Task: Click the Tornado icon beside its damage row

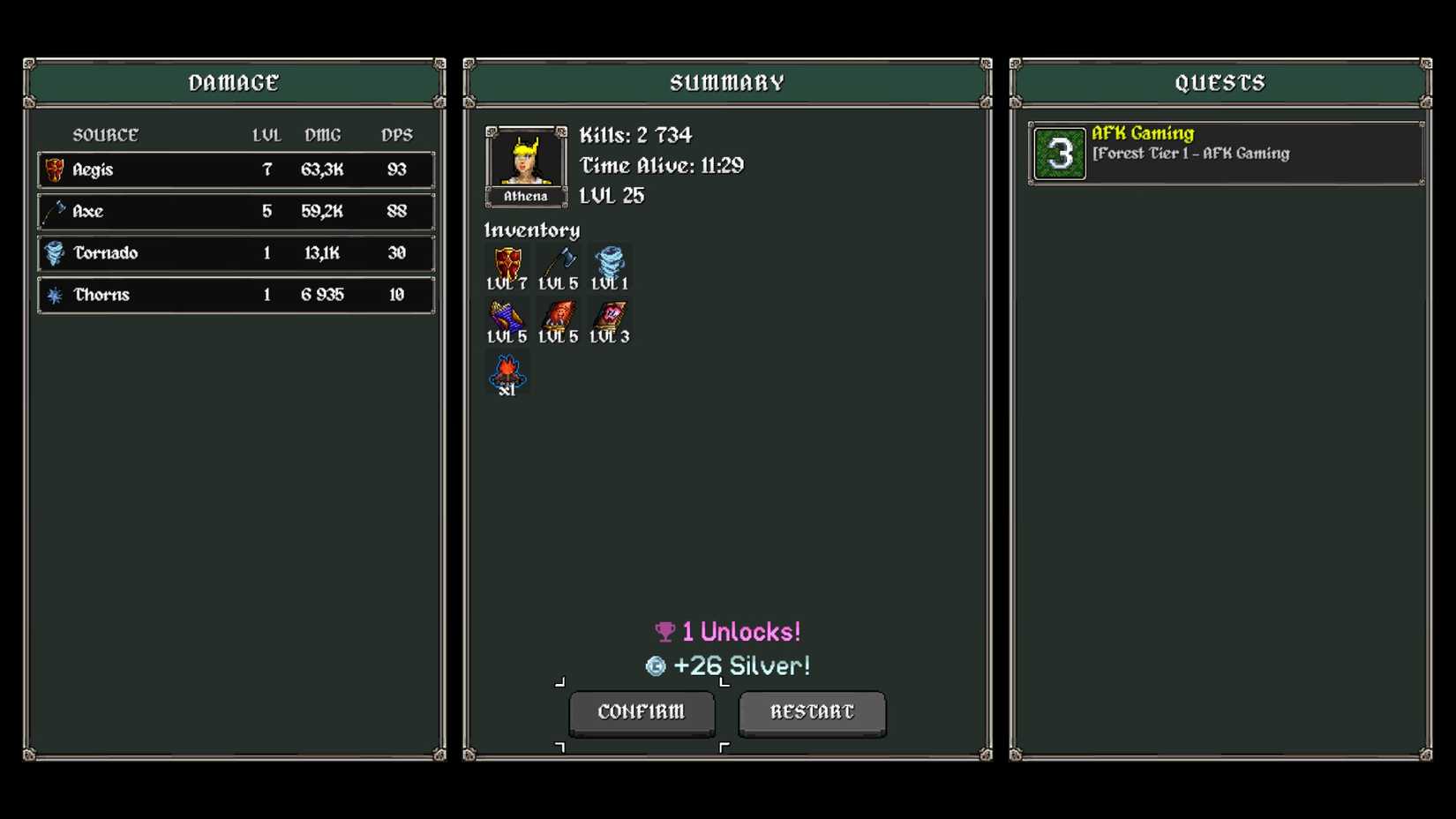Action: click(55, 253)
